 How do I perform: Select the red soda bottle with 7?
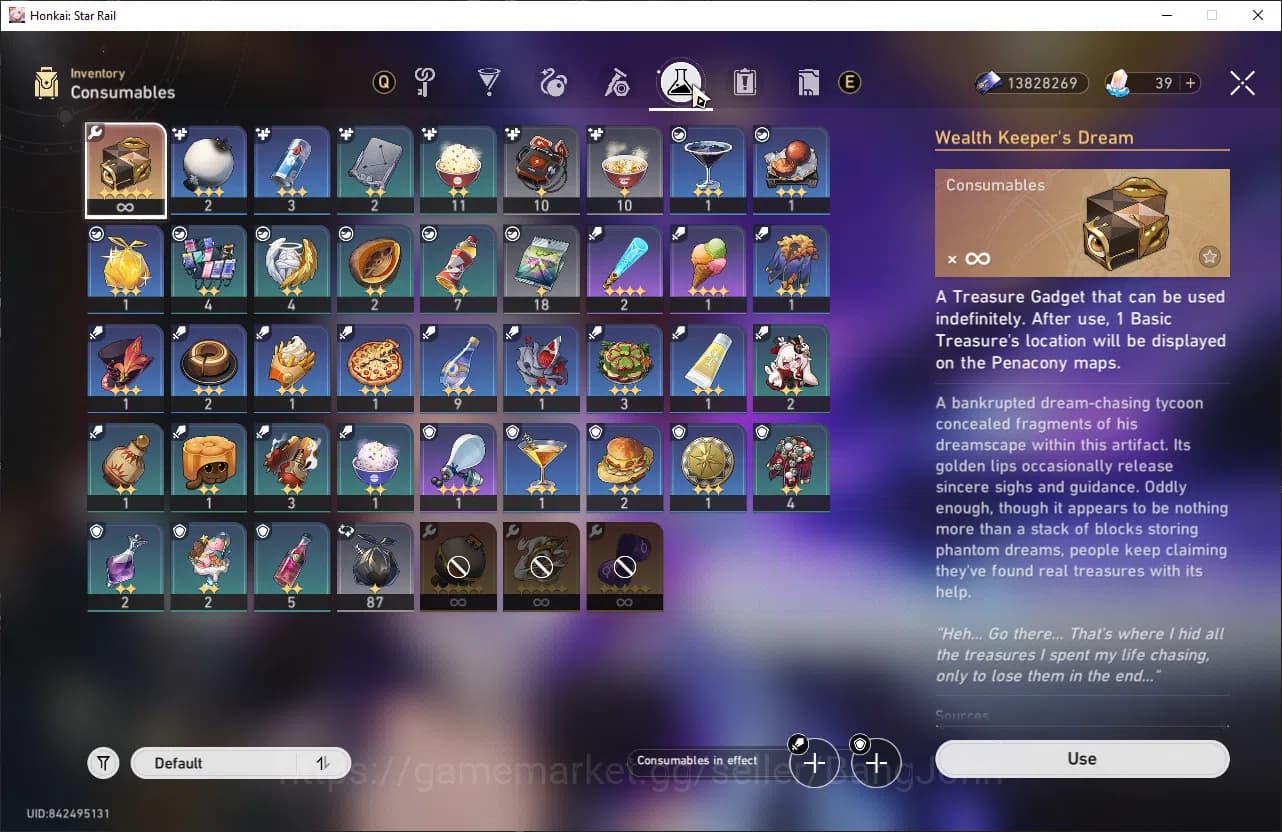pos(458,261)
